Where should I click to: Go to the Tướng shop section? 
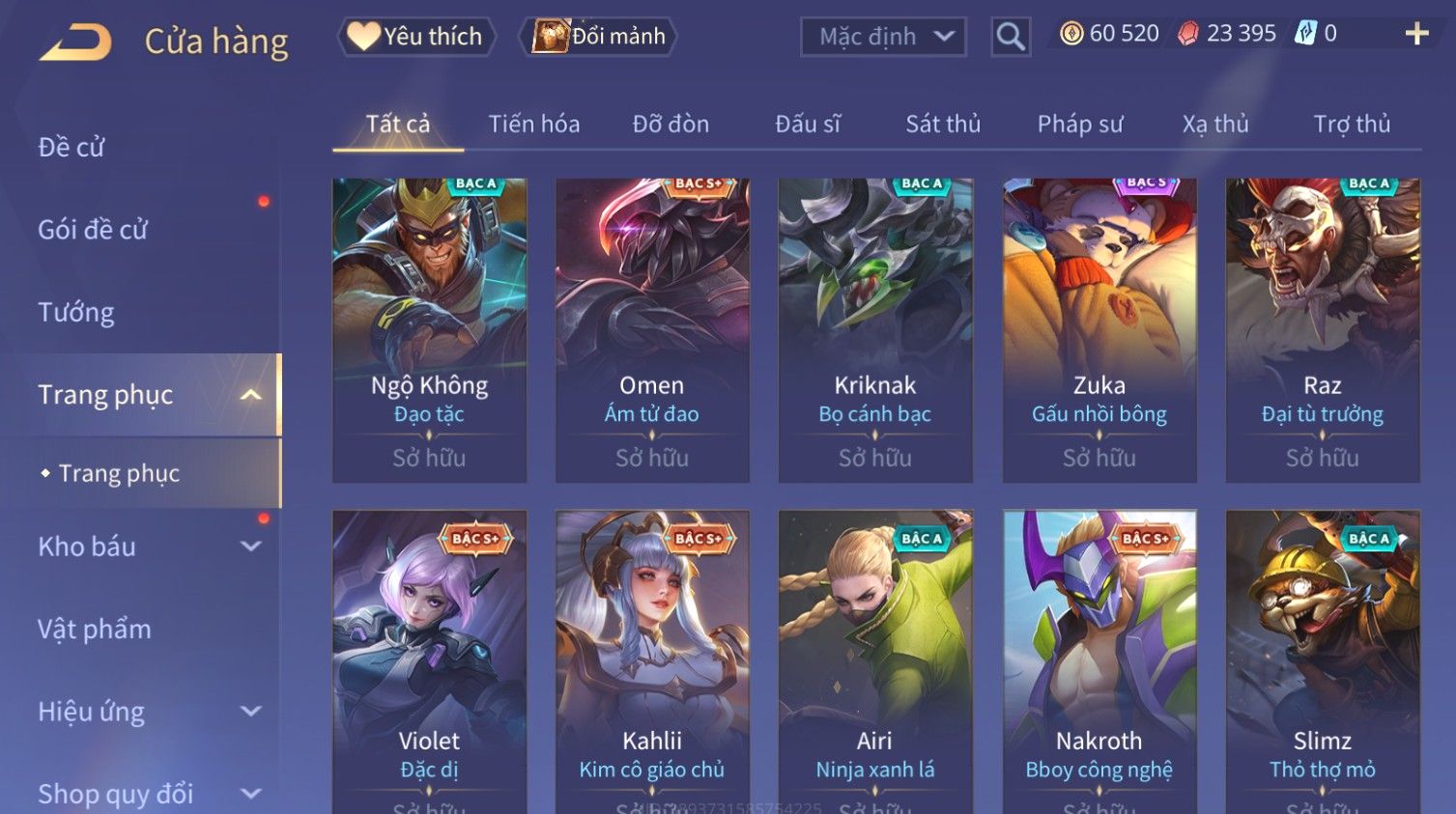pos(76,312)
